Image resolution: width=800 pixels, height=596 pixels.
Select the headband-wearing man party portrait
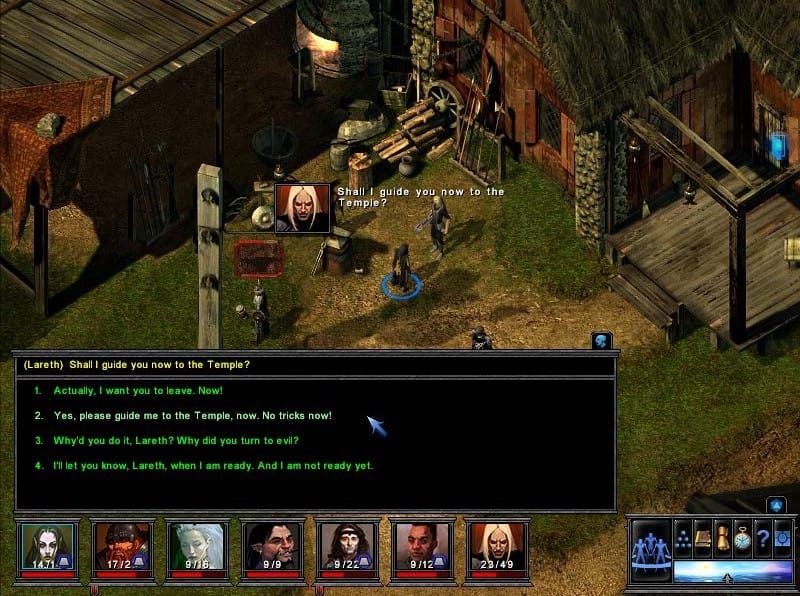pos(347,547)
